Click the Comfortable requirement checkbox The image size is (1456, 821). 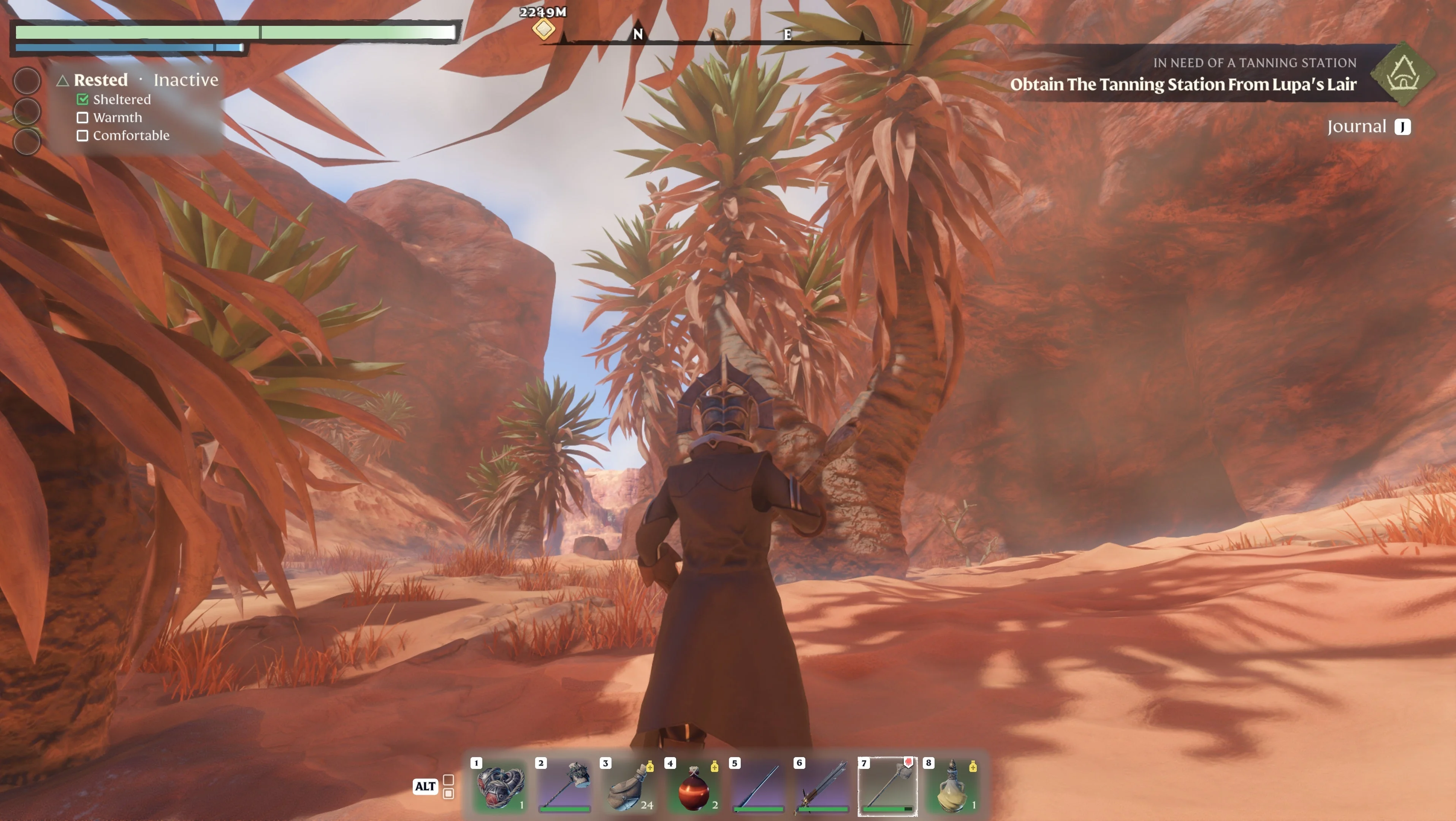point(82,136)
